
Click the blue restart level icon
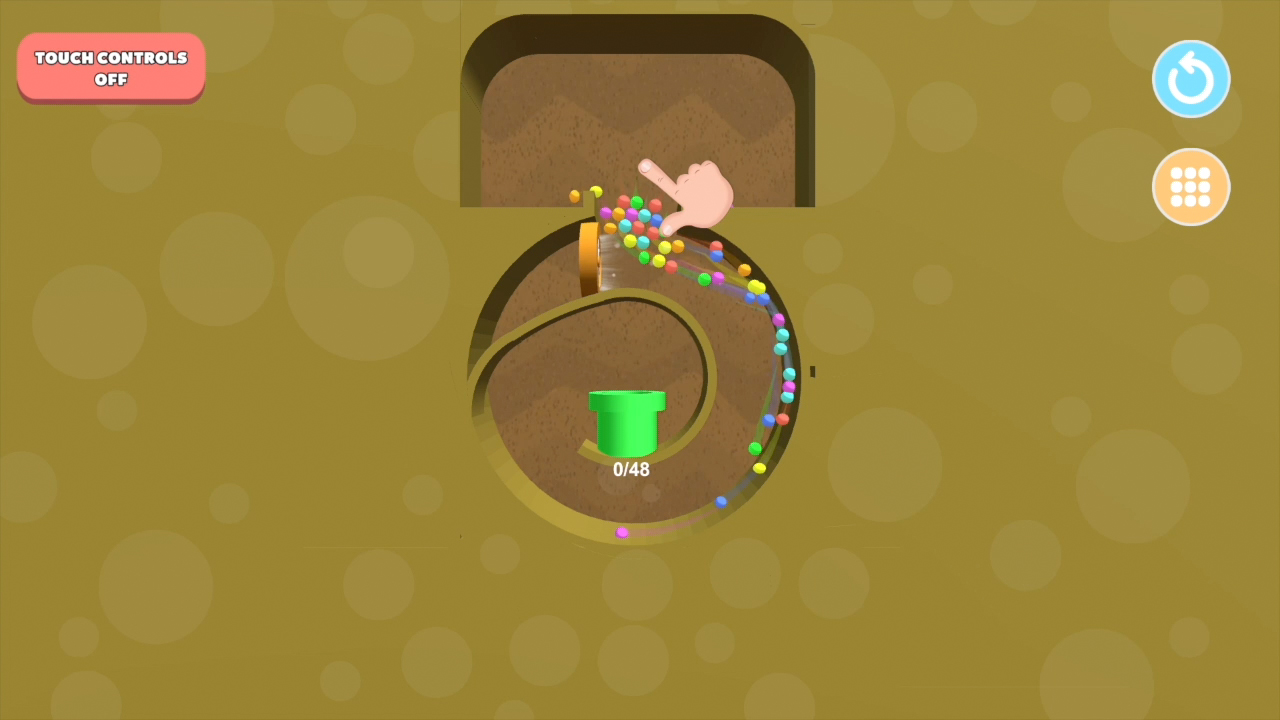(1191, 78)
